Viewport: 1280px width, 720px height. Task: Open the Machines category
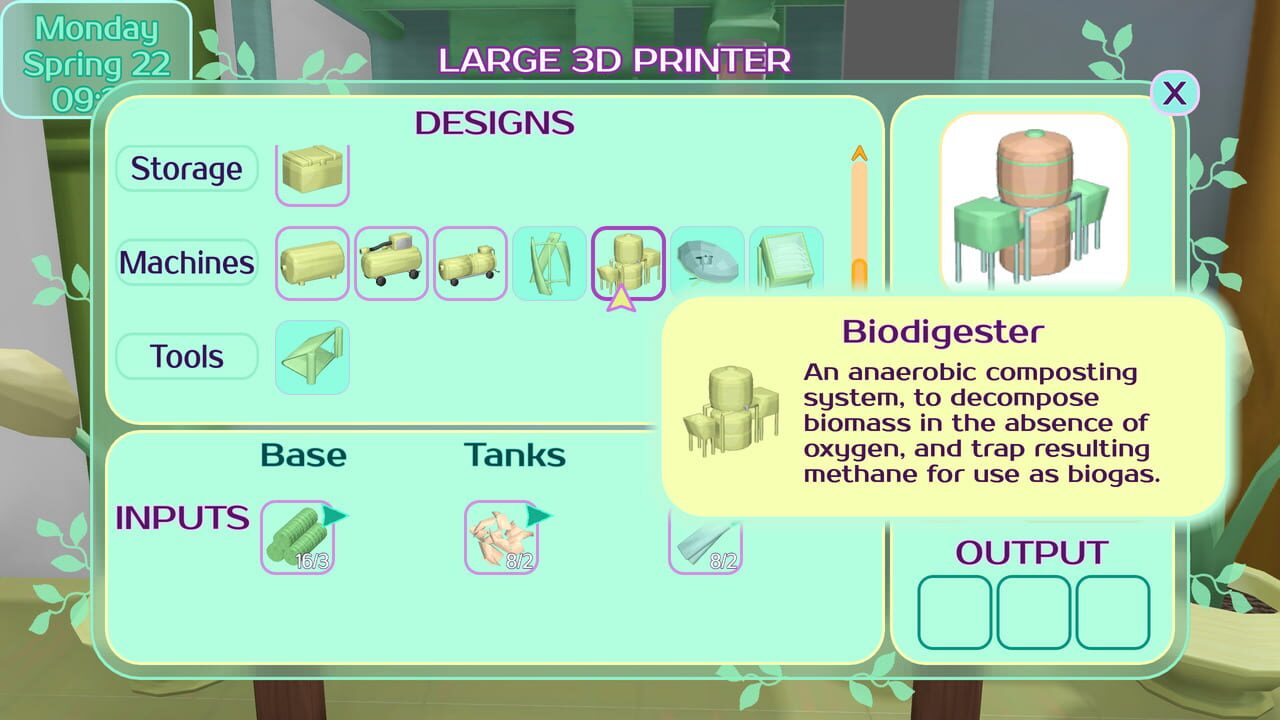point(186,263)
